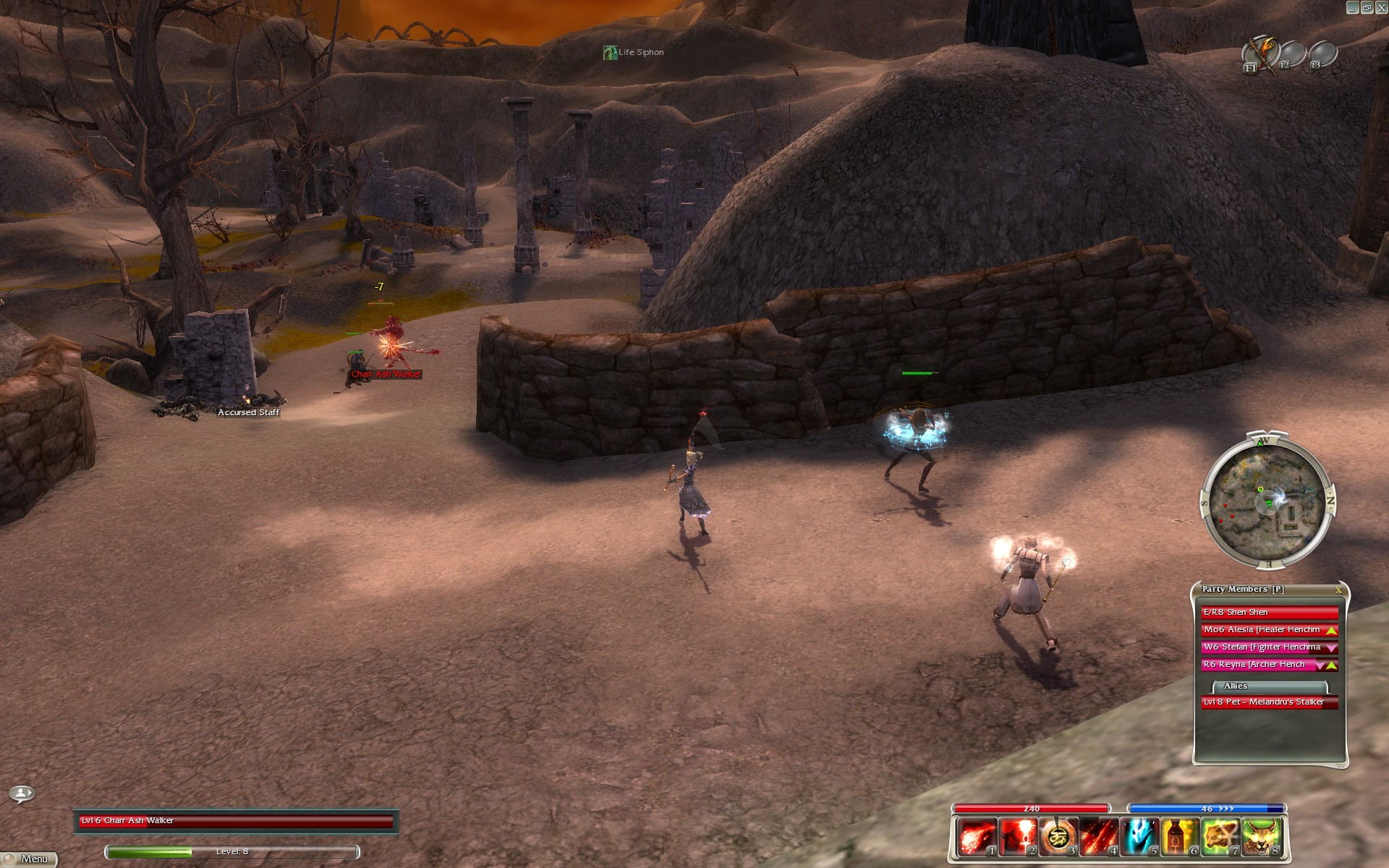Image resolution: width=1389 pixels, height=868 pixels.
Task: Use the red ankh skill in slot 2
Action: (1016, 837)
